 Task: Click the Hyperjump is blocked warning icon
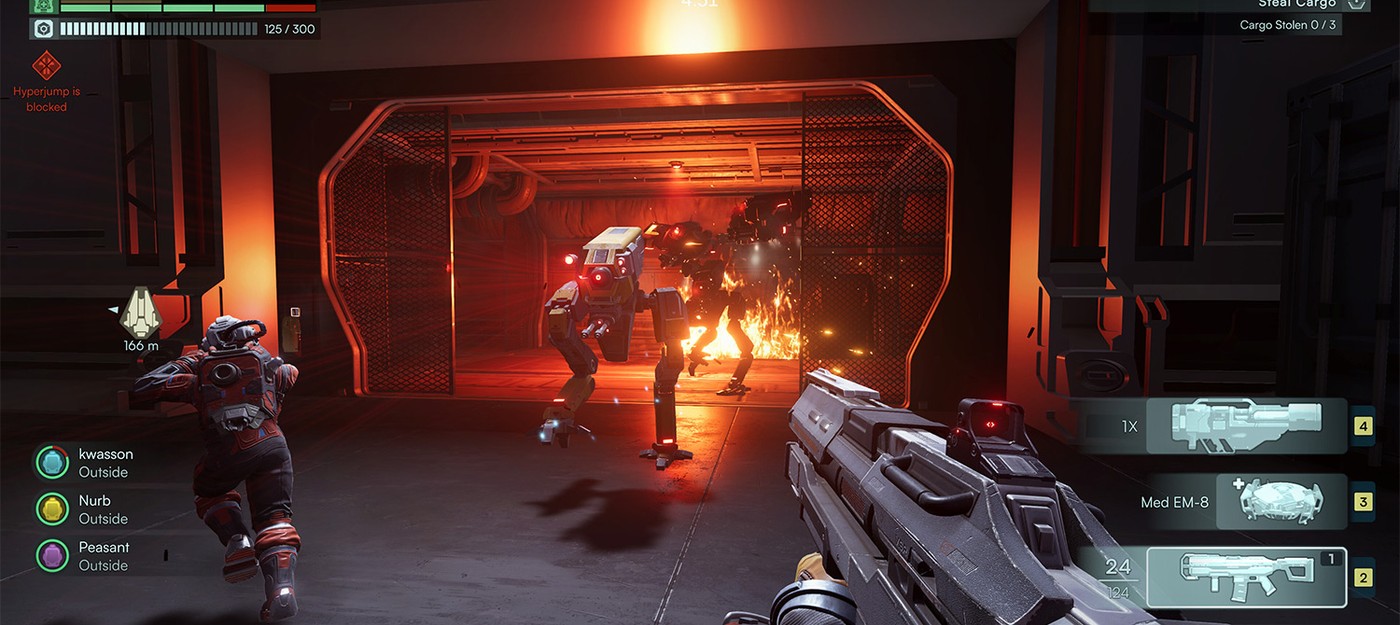click(x=47, y=67)
